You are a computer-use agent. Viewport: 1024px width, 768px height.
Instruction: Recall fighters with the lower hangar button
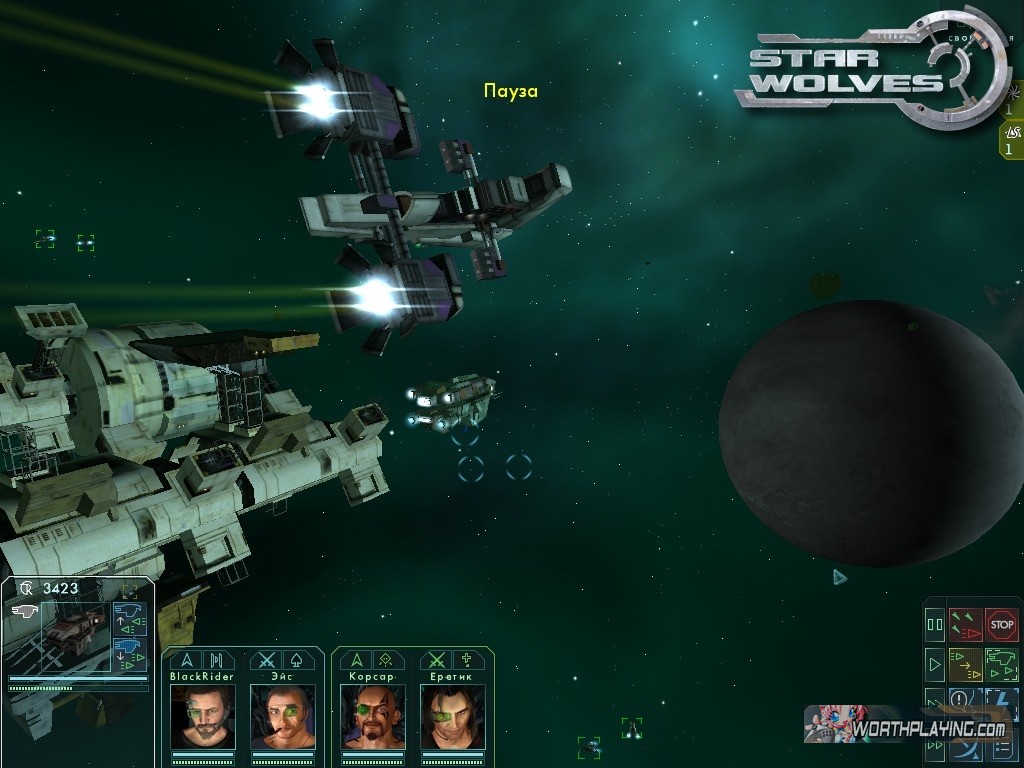(x=130, y=654)
